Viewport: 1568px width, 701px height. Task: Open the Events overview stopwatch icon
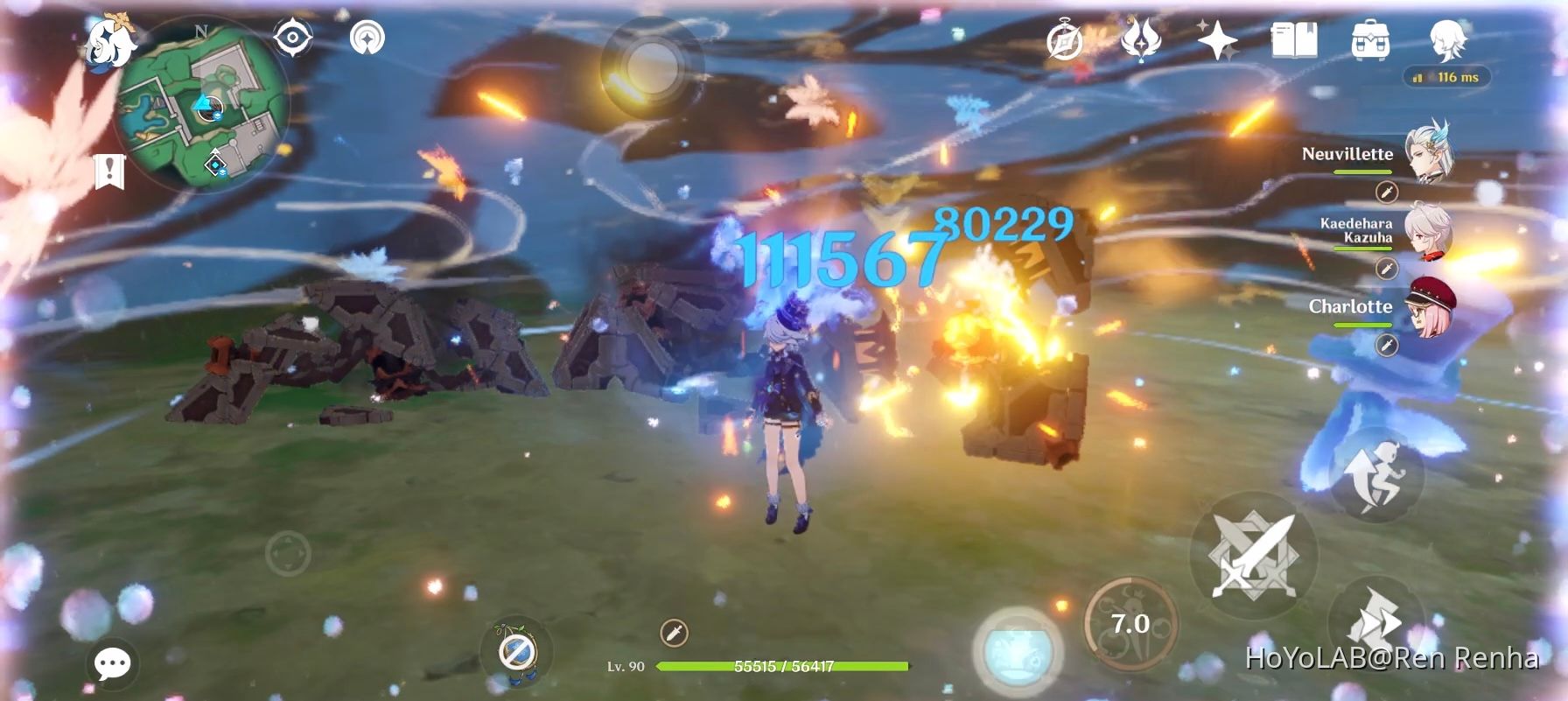tap(1065, 39)
